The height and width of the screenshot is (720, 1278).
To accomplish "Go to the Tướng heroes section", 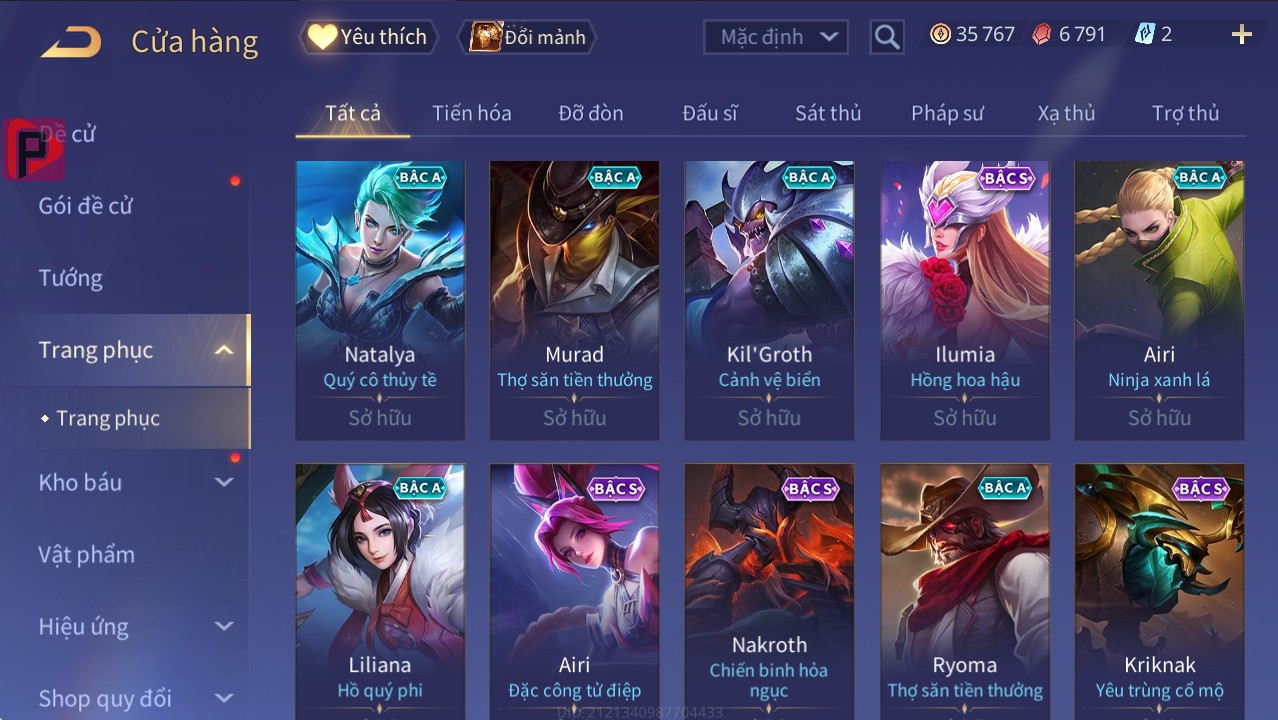I will tap(71, 278).
